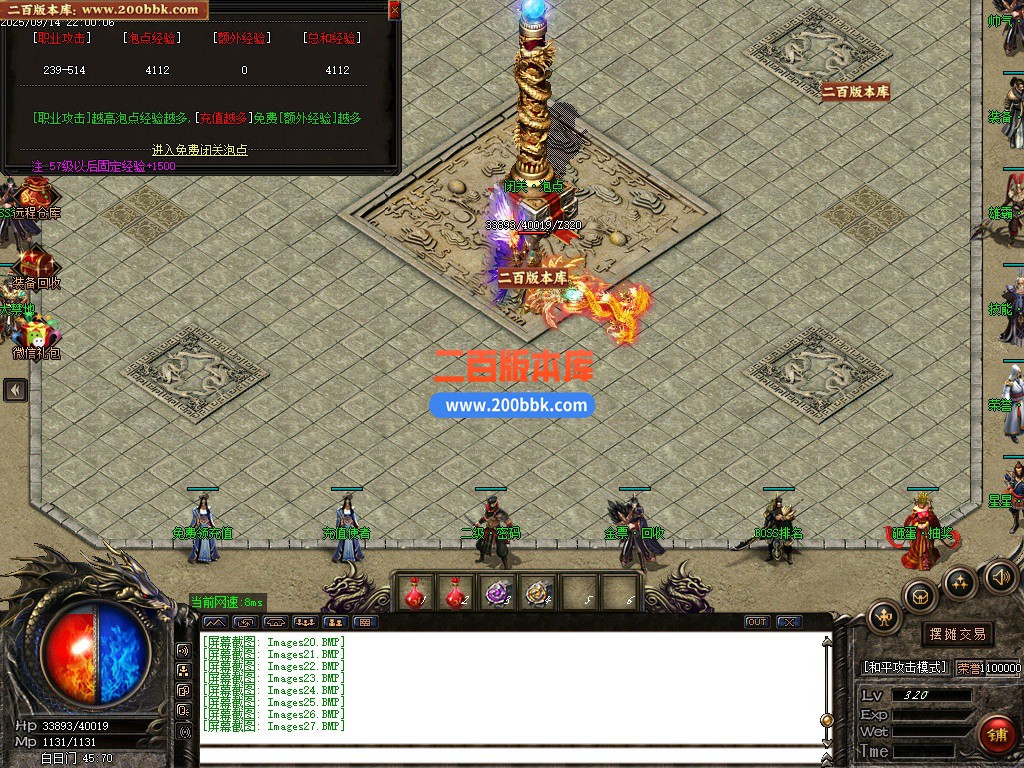Select the purple scroll in hotbar slot 3
Image resolution: width=1024 pixels, height=768 pixels.
coord(497,592)
